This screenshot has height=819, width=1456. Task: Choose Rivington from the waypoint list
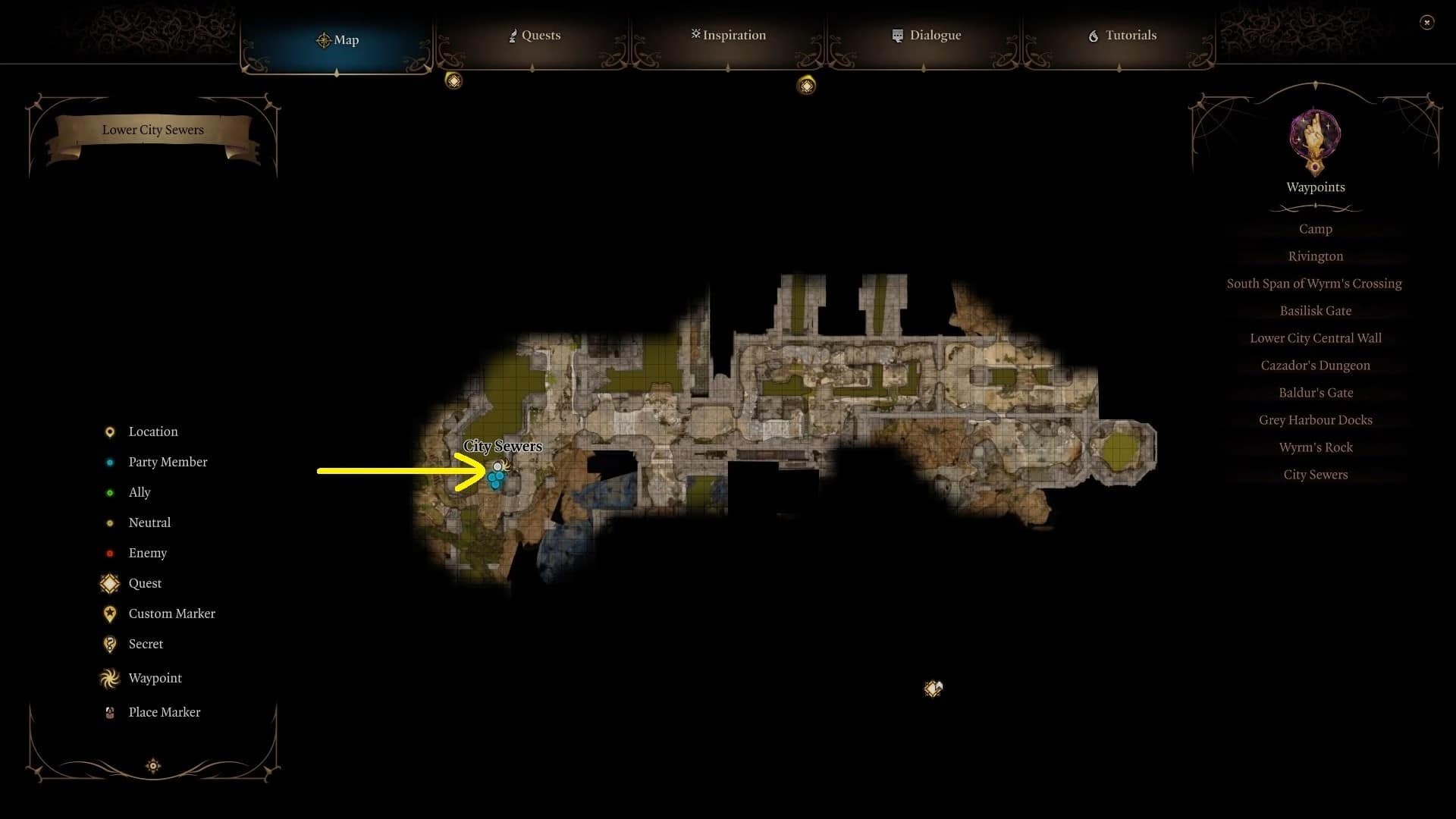pos(1315,256)
